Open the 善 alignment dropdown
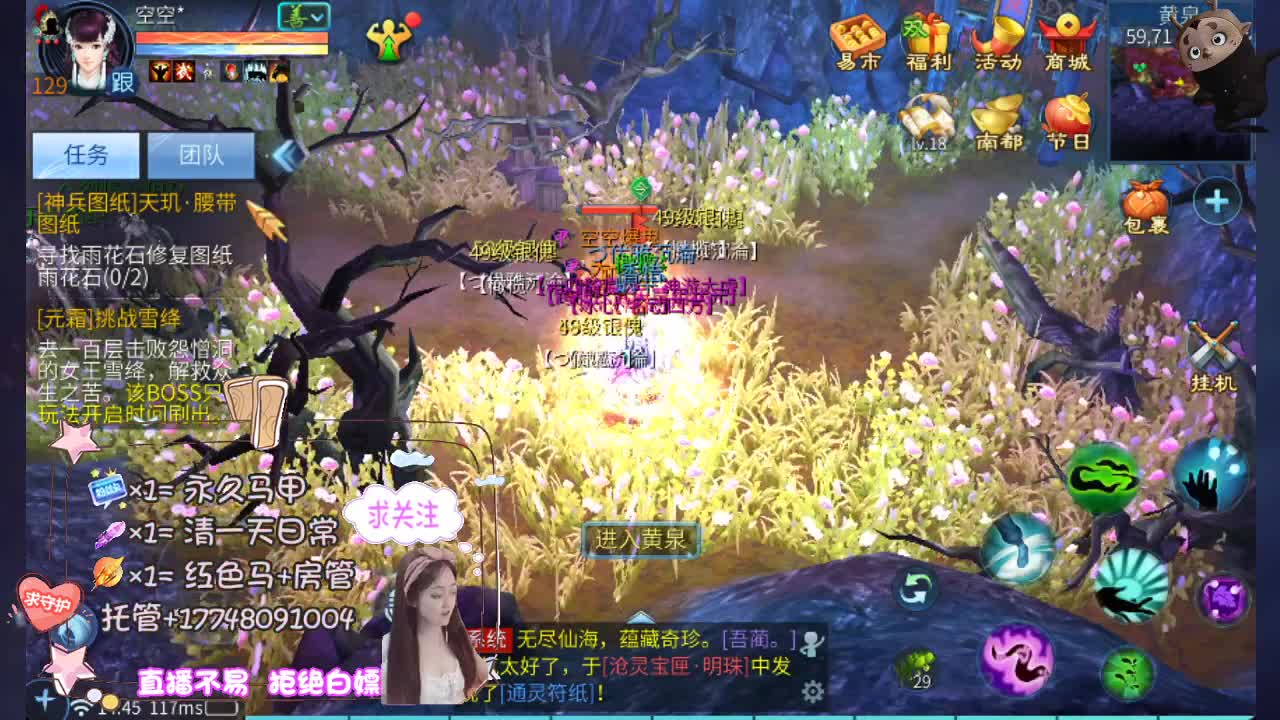 pos(305,18)
